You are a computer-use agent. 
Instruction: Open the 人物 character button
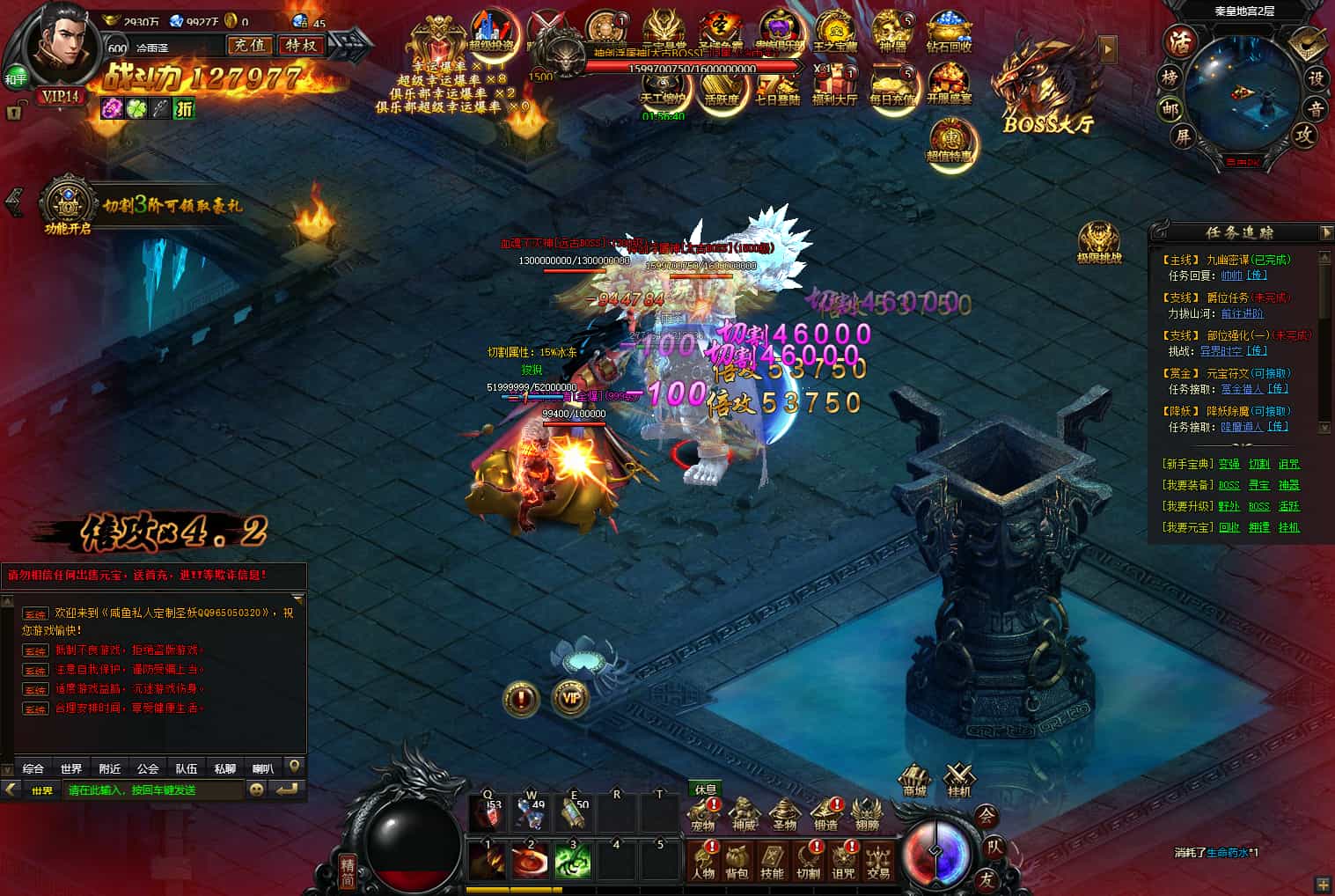pyautogui.click(x=703, y=861)
